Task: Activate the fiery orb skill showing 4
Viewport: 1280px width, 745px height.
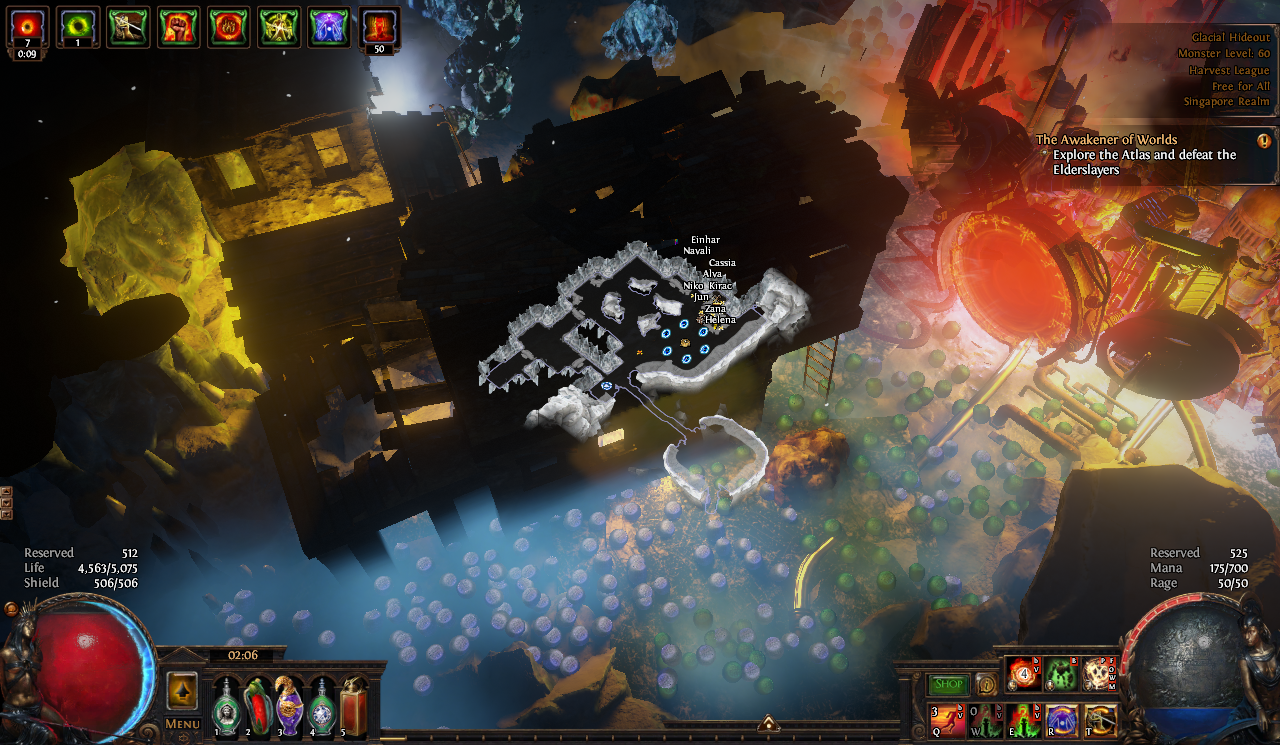Action: (1024, 674)
